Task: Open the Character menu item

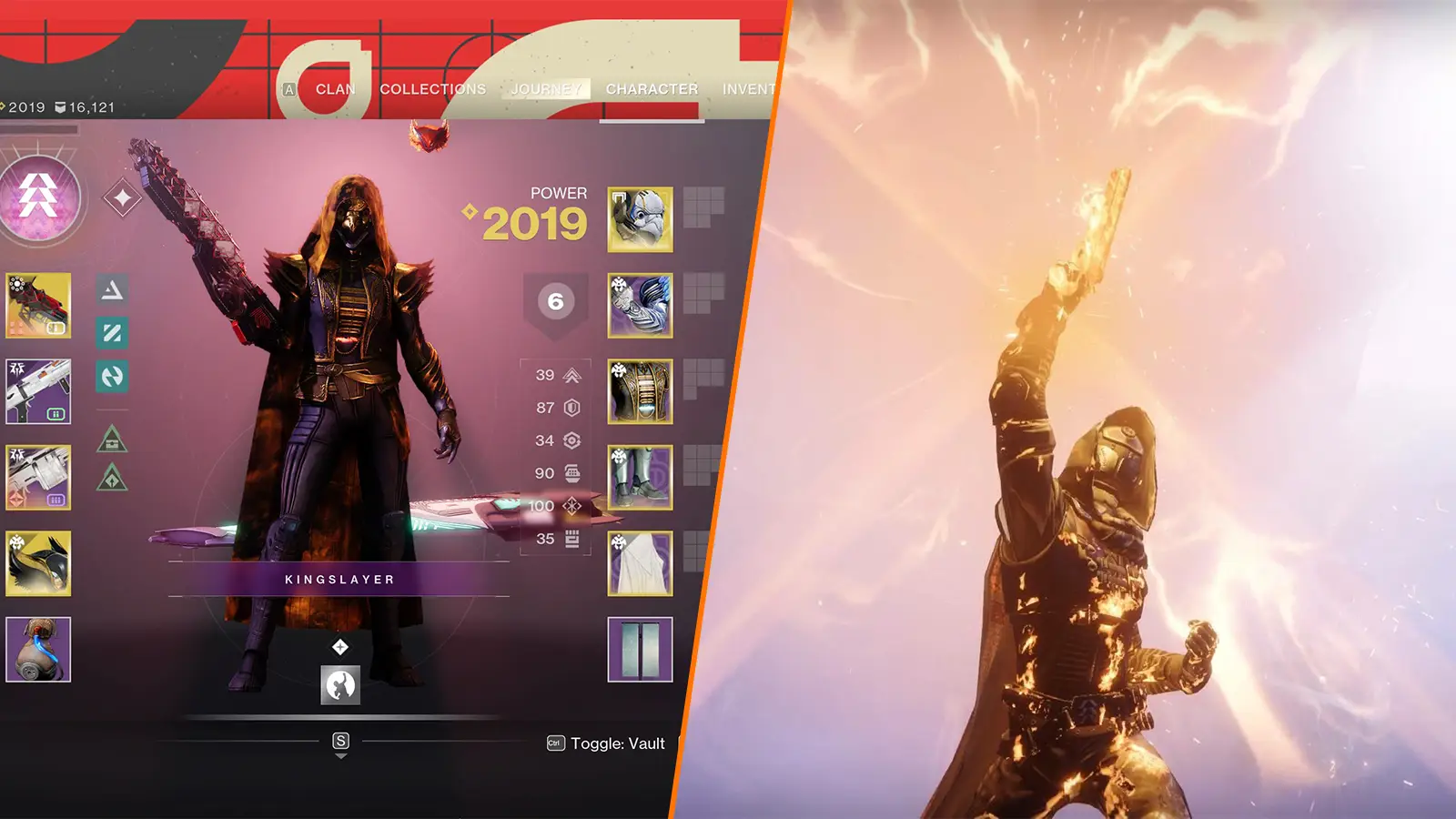Action: 652,89
